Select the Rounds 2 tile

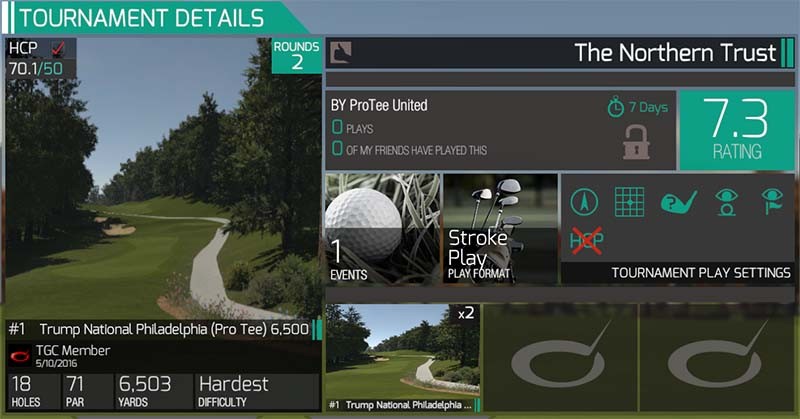tap(297, 56)
